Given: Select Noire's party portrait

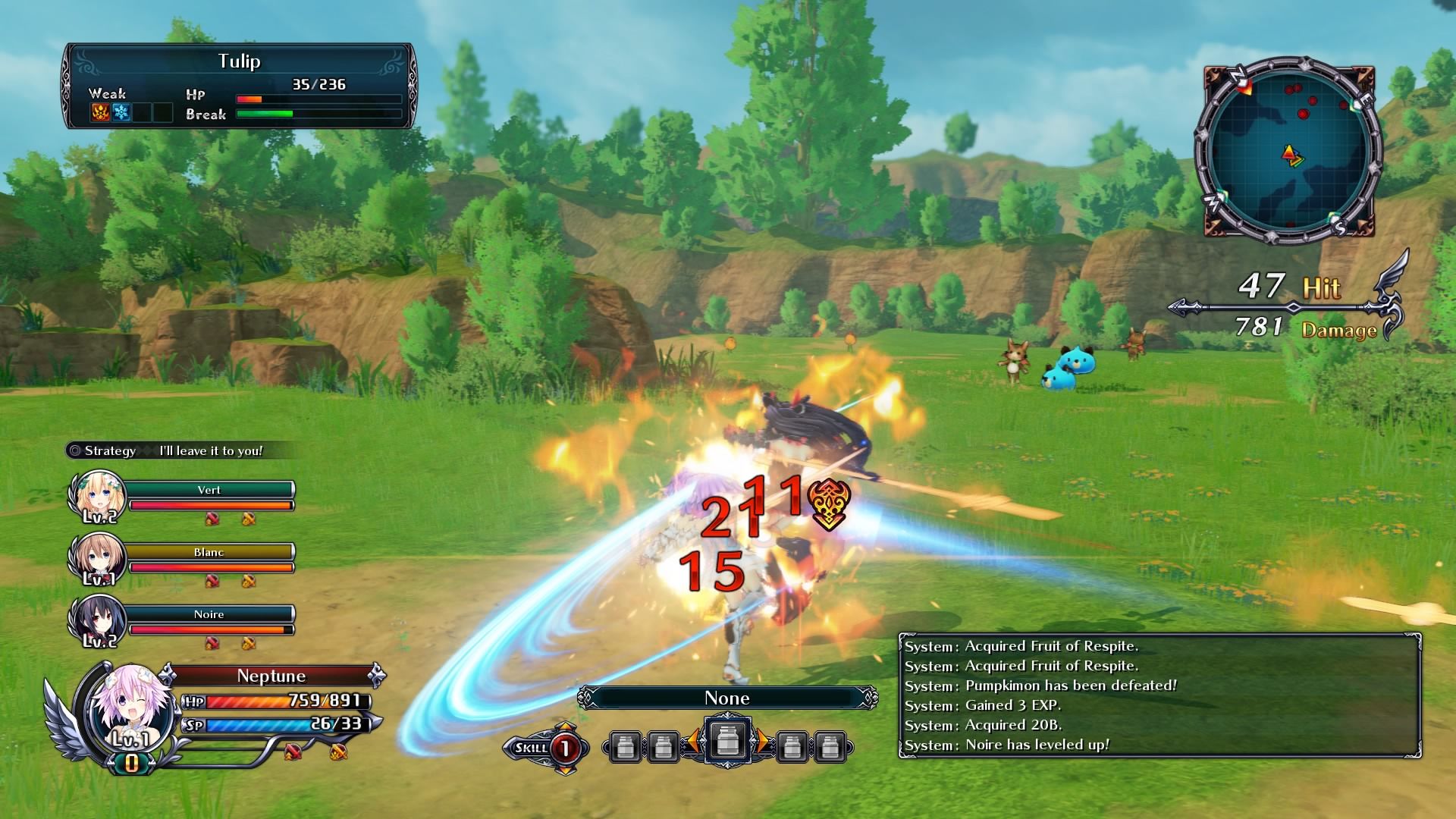Looking at the screenshot, I should tap(94, 622).
